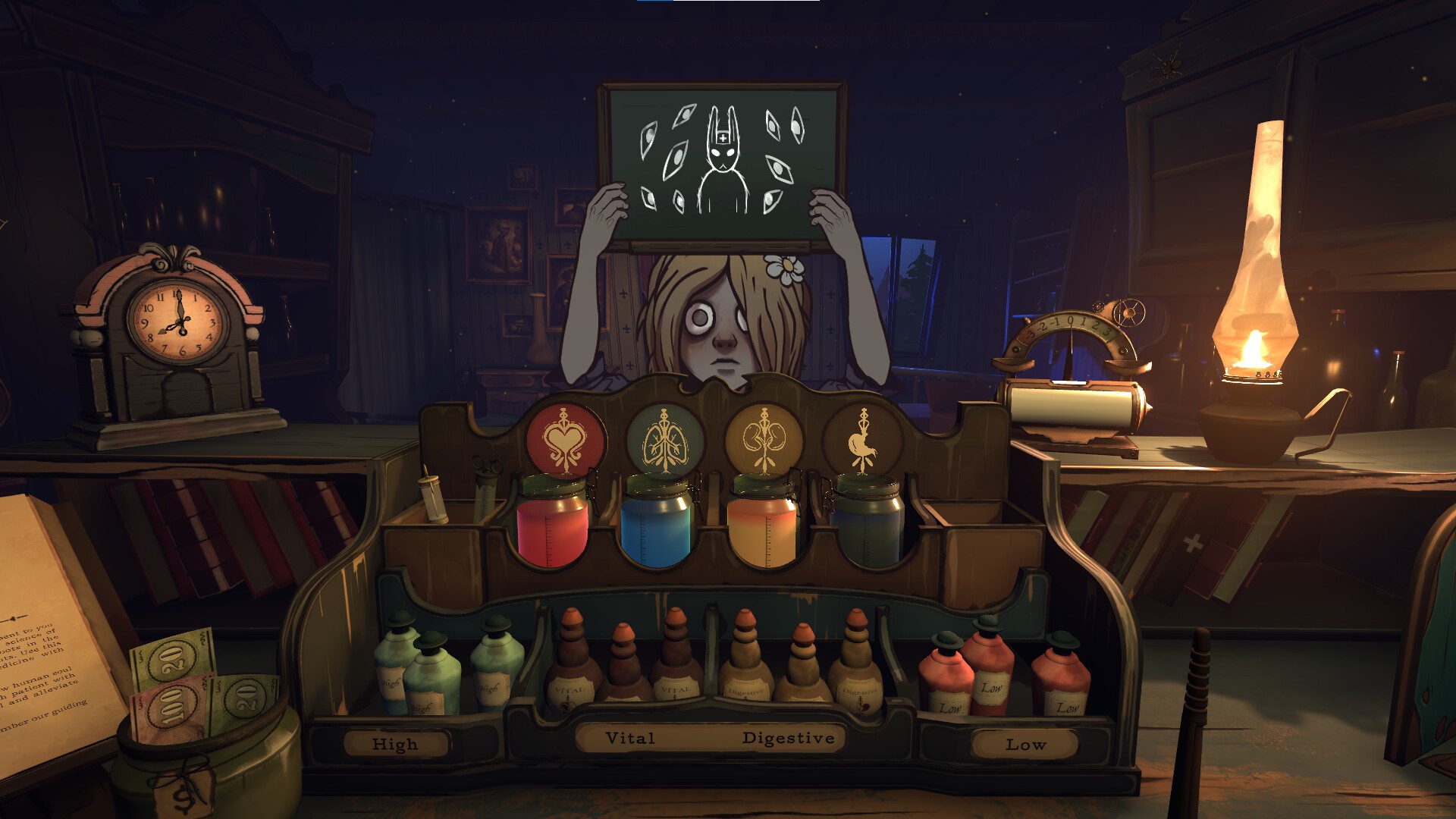The image size is (1456, 819).
Task: Expand the High dosage bottle shelf
Action: tap(394, 744)
